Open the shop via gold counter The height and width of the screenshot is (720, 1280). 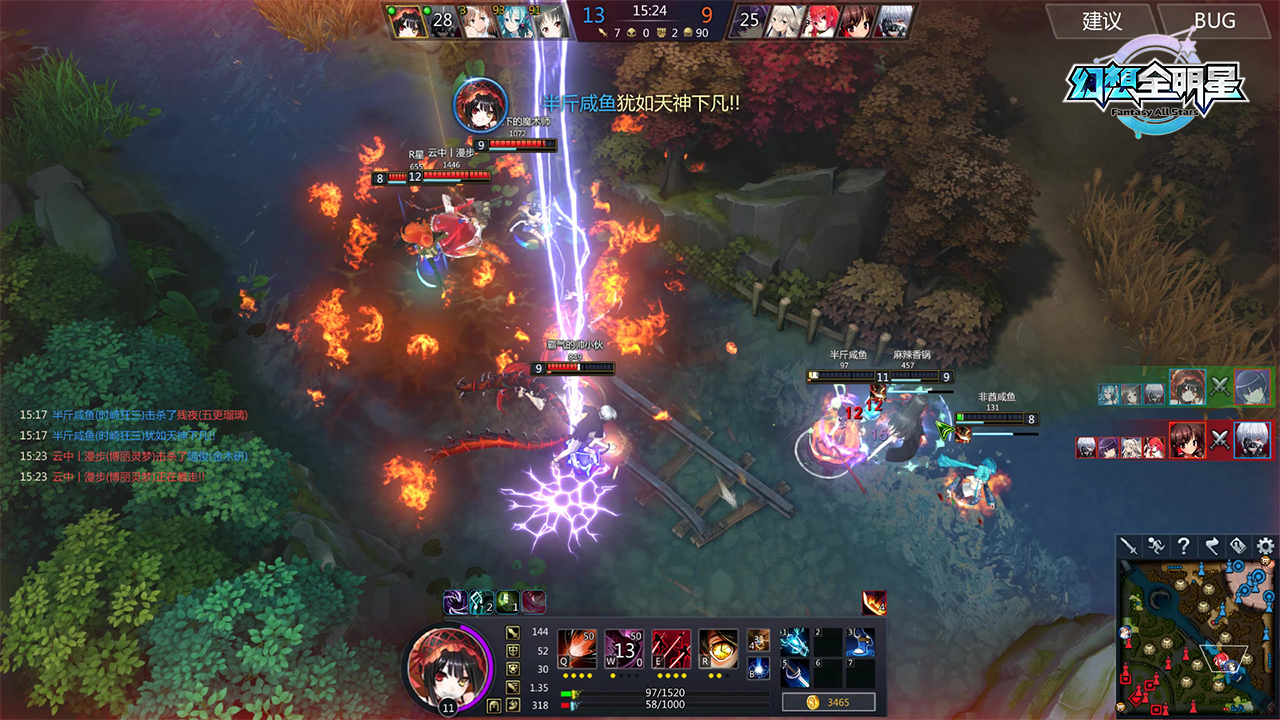(x=828, y=702)
